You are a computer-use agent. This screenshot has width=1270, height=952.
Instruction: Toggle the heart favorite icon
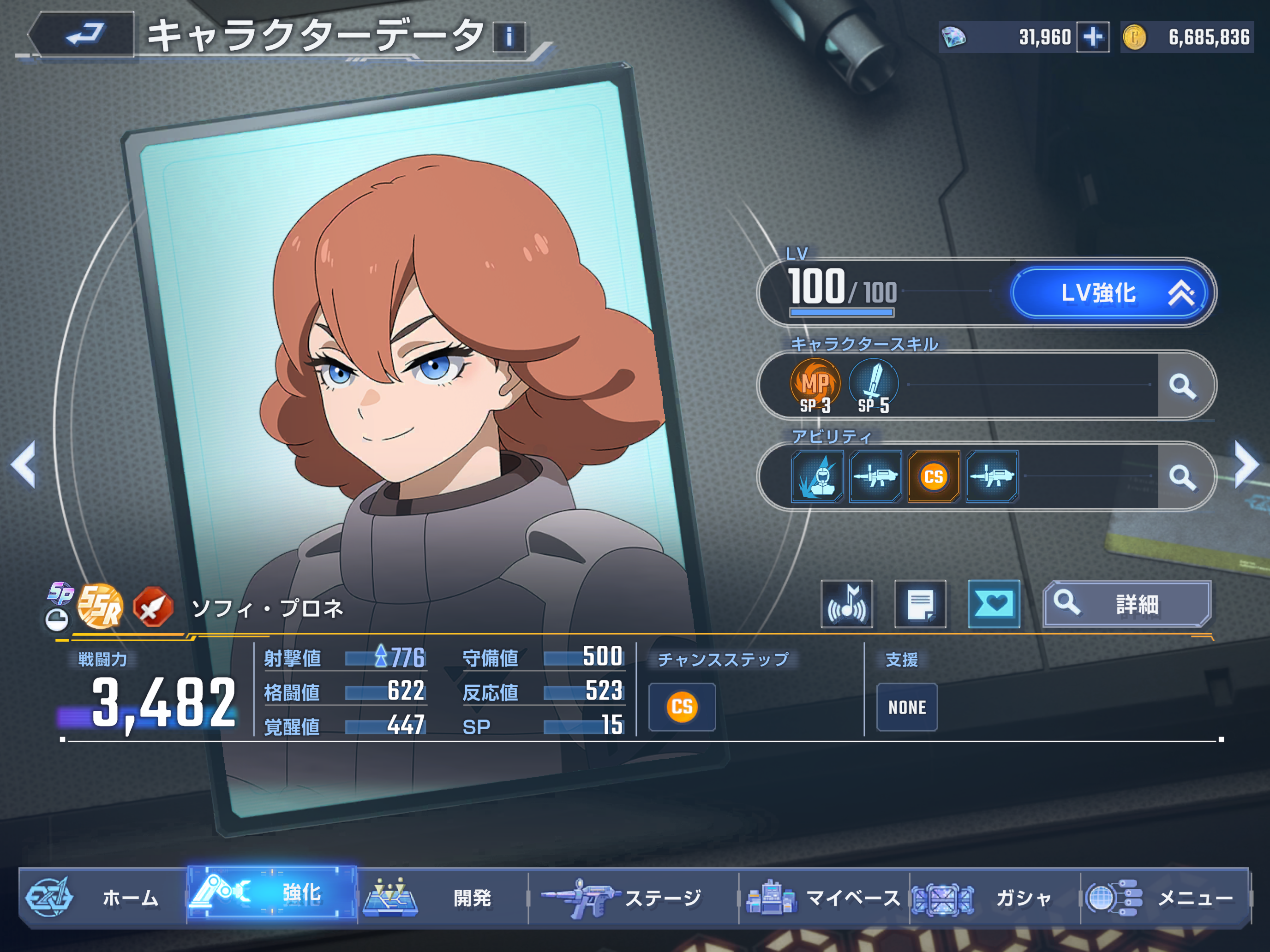994,604
